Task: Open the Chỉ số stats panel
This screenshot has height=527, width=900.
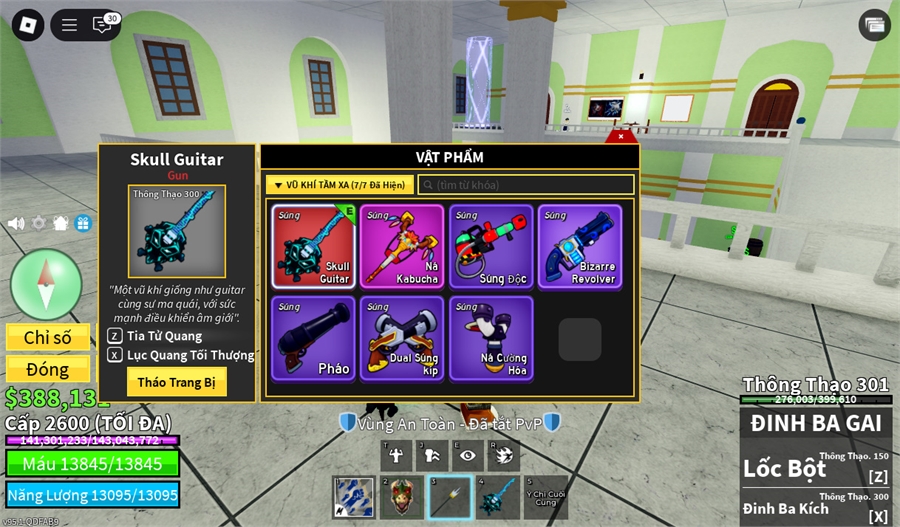Action: 48,338
